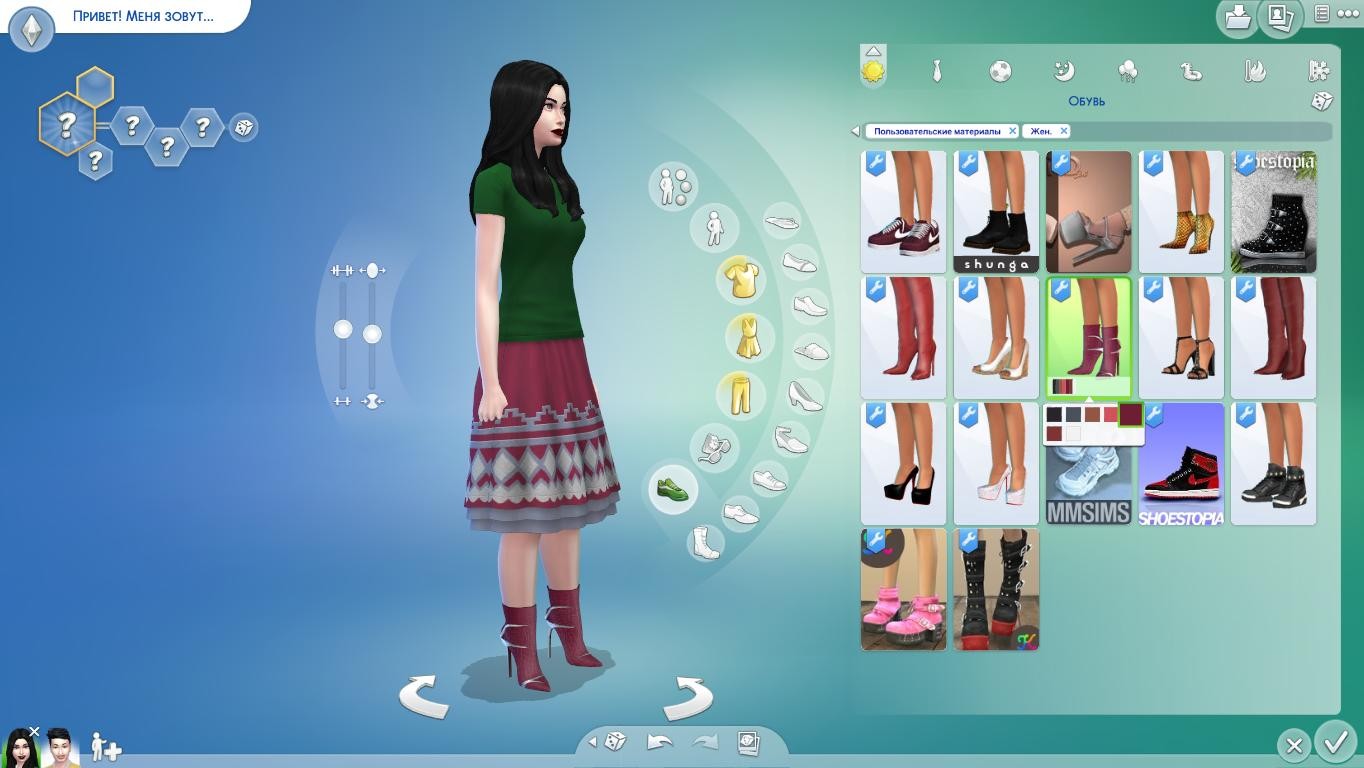Remove the 'Жен.' filter tag
The width and height of the screenshot is (1364, 768).
pos(1064,131)
